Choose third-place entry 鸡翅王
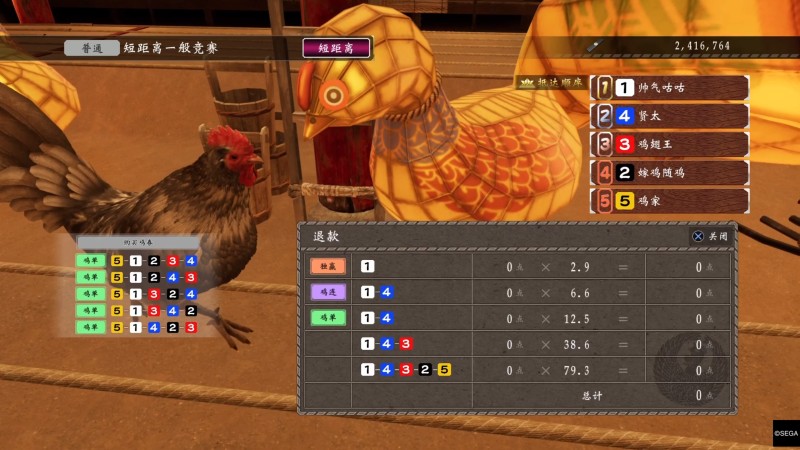The height and width of the screenshot is (450, 800). (x=669, y=144)
